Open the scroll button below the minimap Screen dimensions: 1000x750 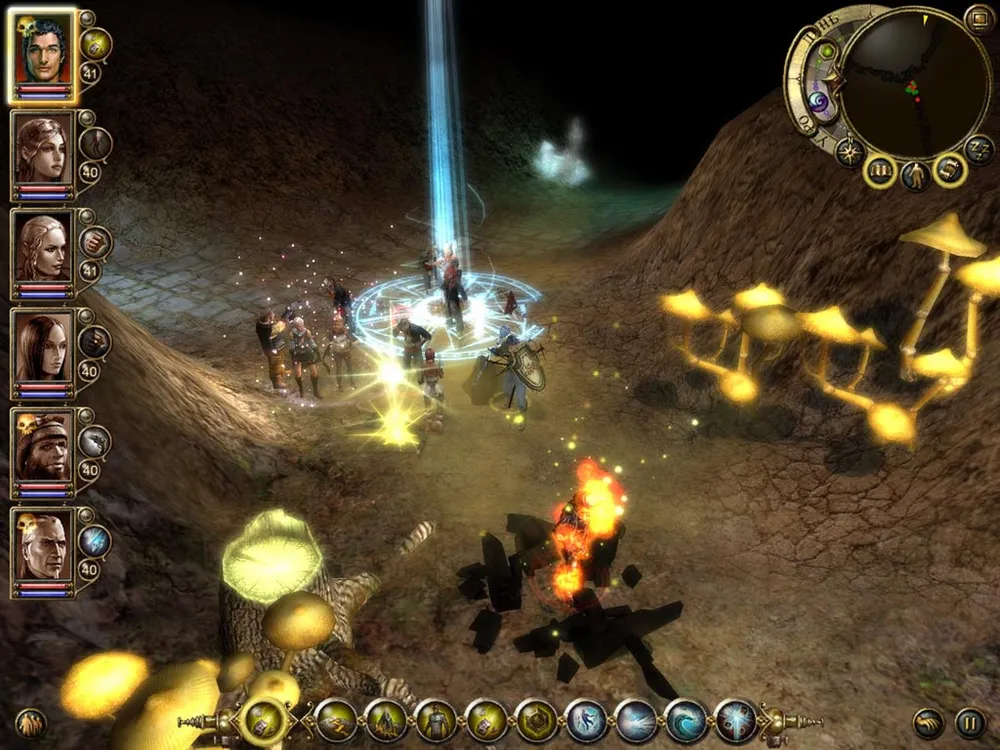coord(949,171)
